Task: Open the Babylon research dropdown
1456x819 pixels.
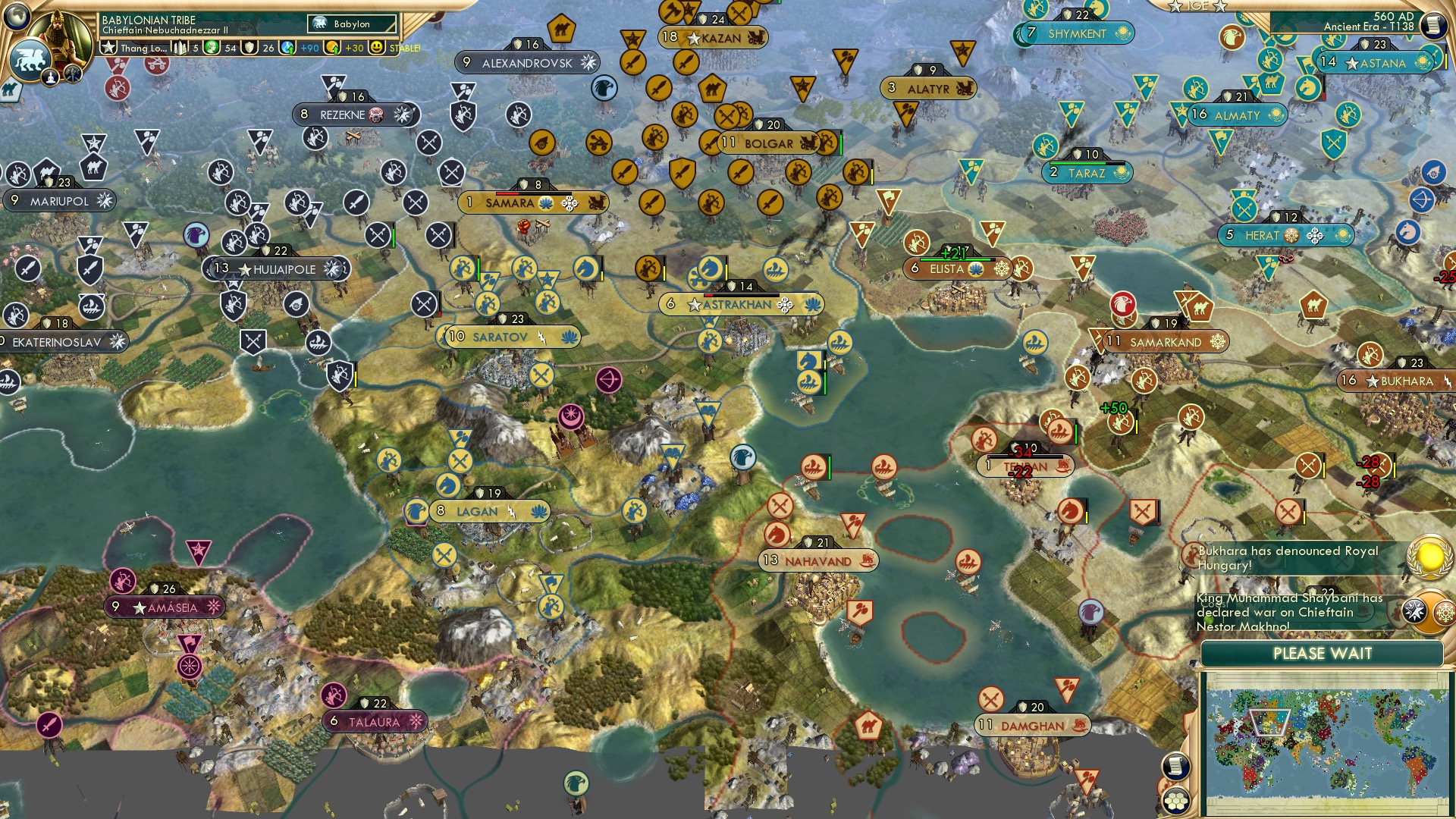Action: click(x=353, y=24)
